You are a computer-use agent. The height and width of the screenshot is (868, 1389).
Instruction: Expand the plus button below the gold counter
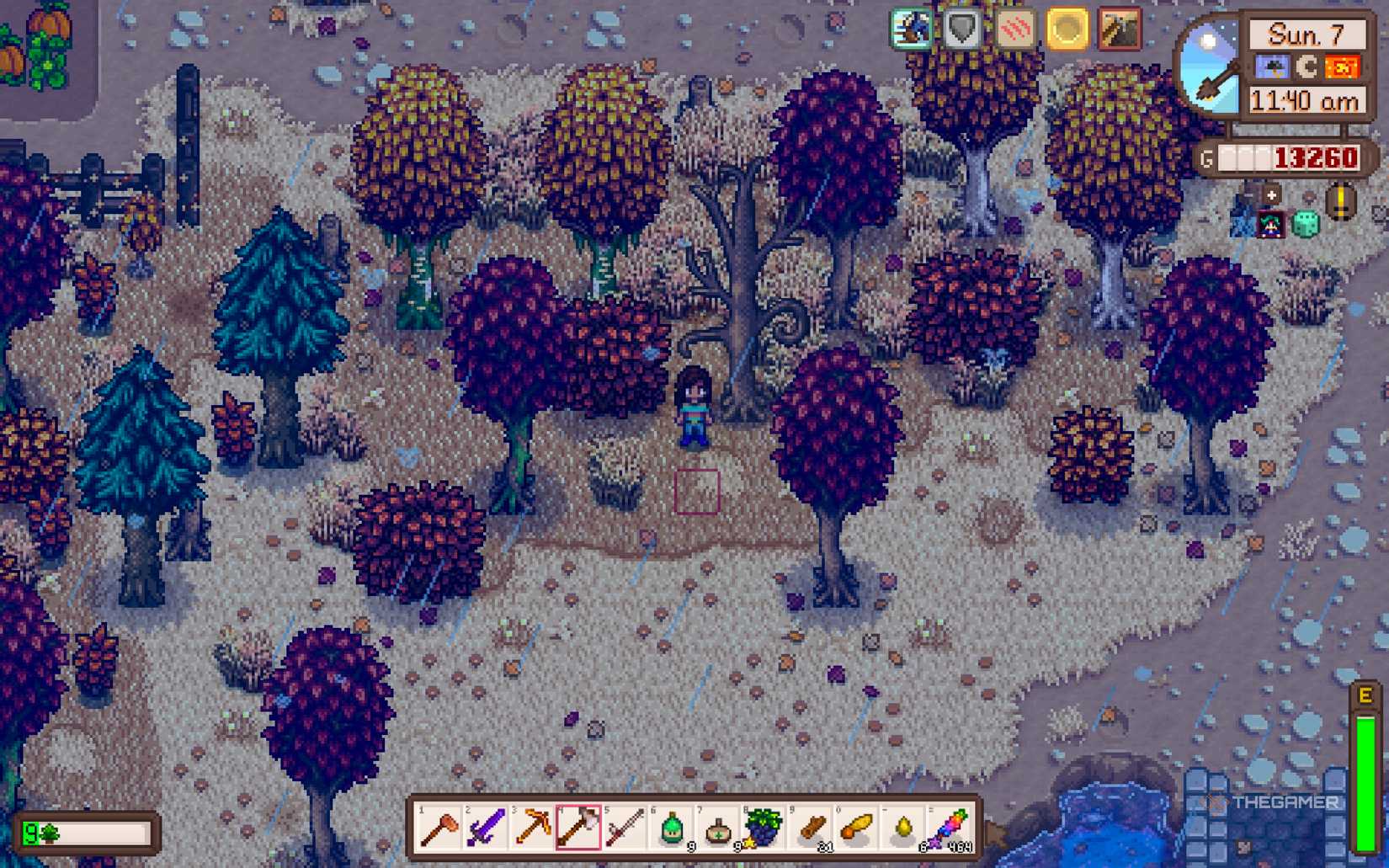[x=1271, y=194]
